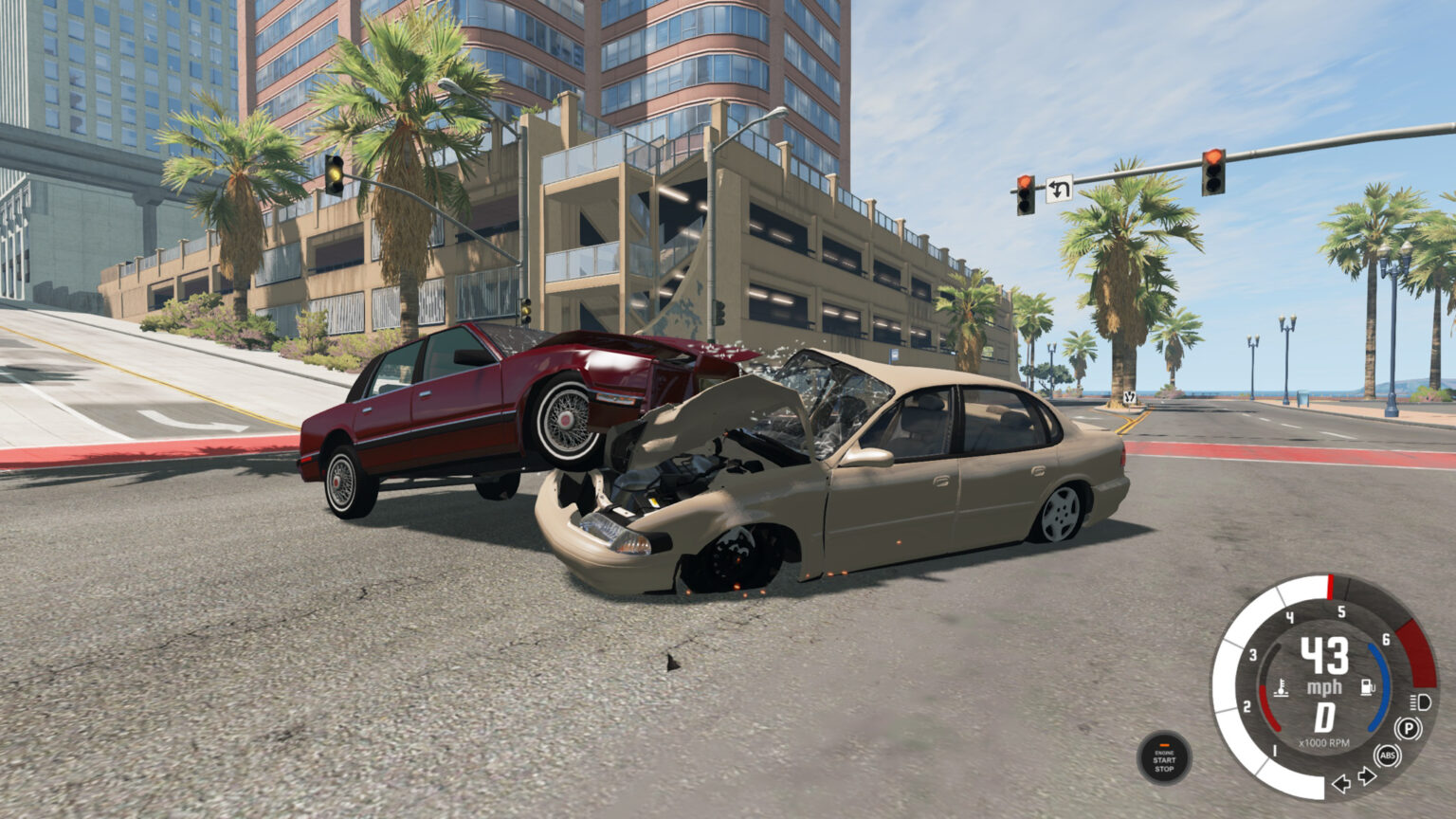The image size is (1456, 819).
Task: Click the parking brake P icon
Action: click(1409, 729)
